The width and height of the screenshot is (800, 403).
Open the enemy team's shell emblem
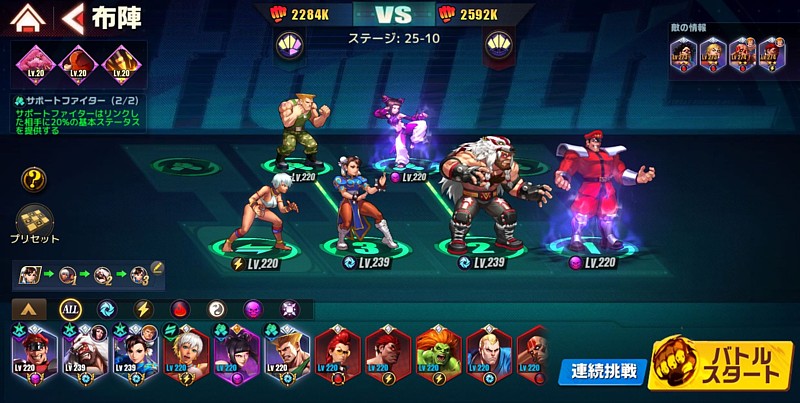pyautogui.click(x=499, y=44)
